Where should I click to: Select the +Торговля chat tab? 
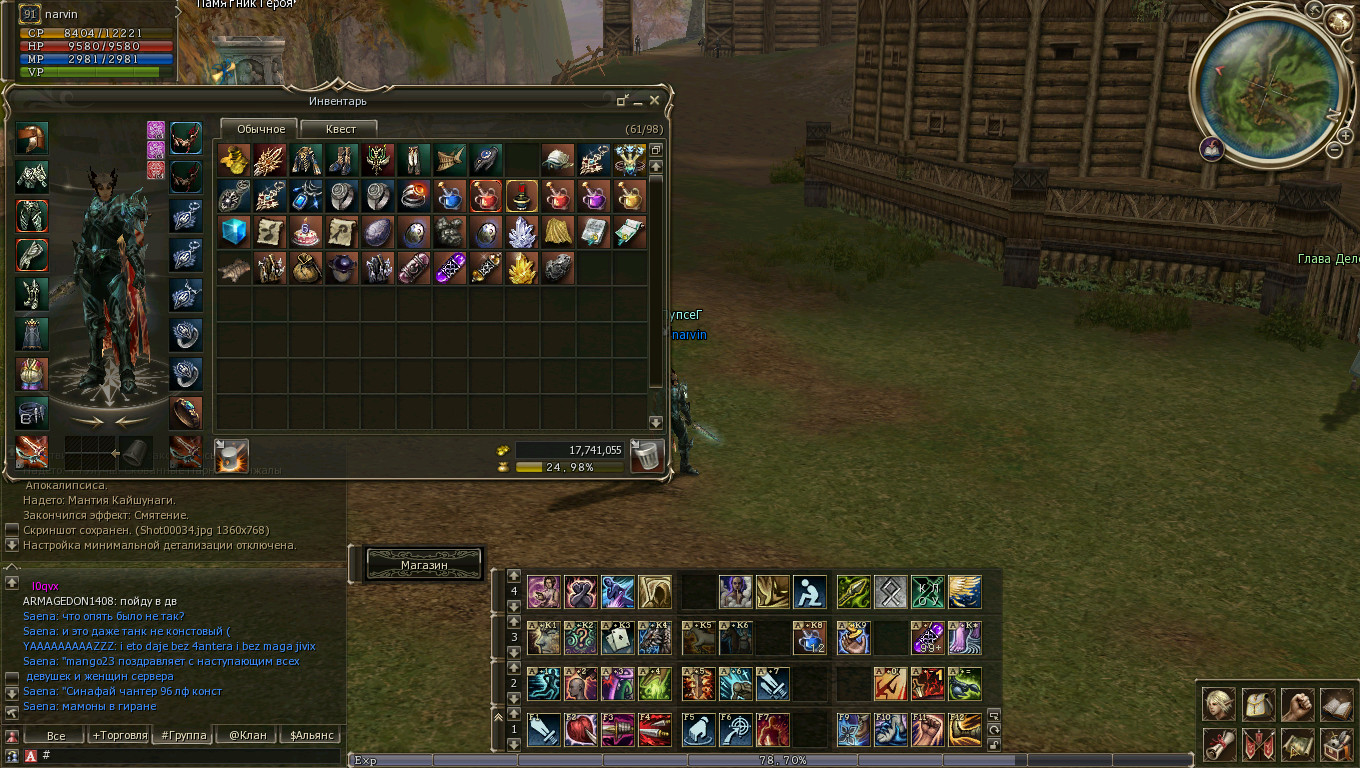pos(118,735)
